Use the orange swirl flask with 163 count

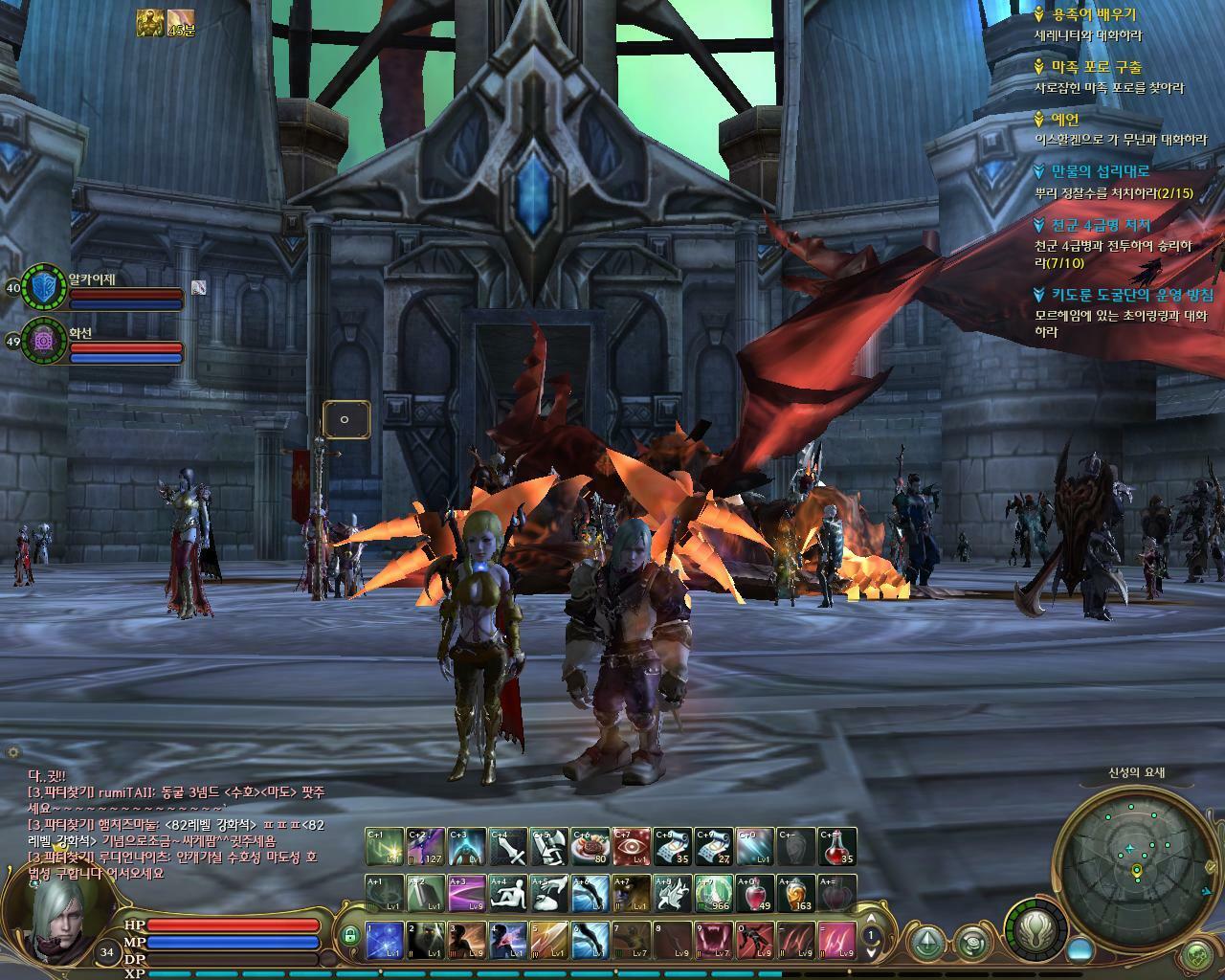[x=795, y=893]
